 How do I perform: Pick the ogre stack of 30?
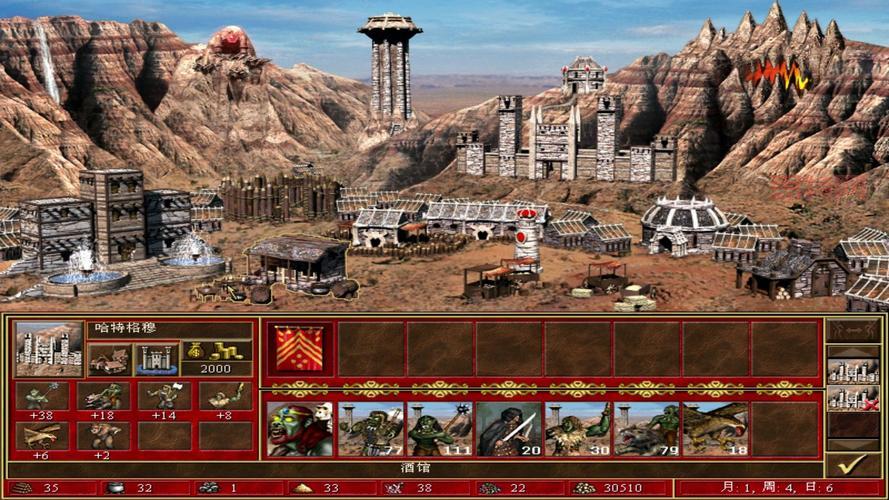577,429
